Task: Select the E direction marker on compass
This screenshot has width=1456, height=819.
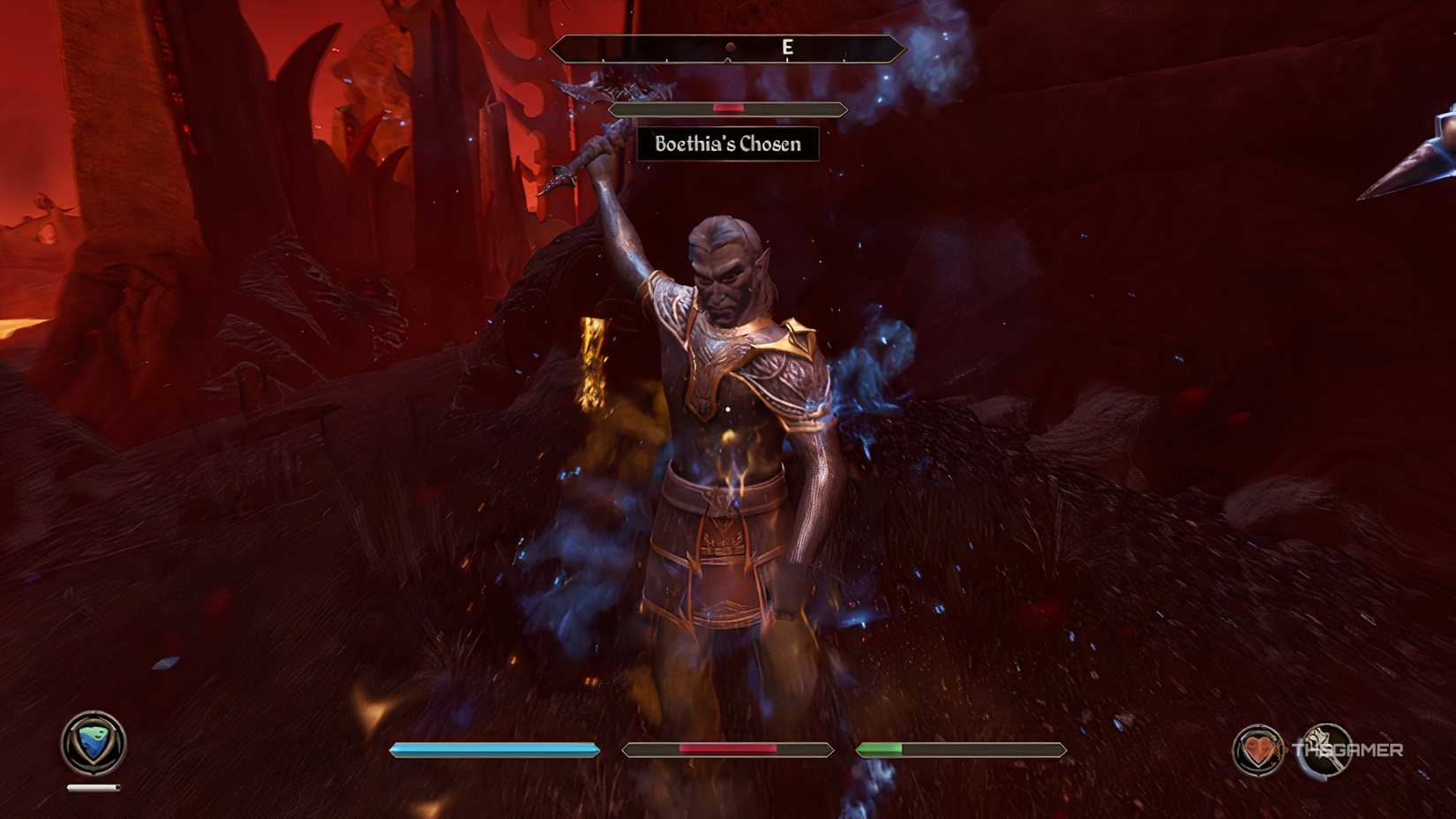Action: tap(788, 49)
